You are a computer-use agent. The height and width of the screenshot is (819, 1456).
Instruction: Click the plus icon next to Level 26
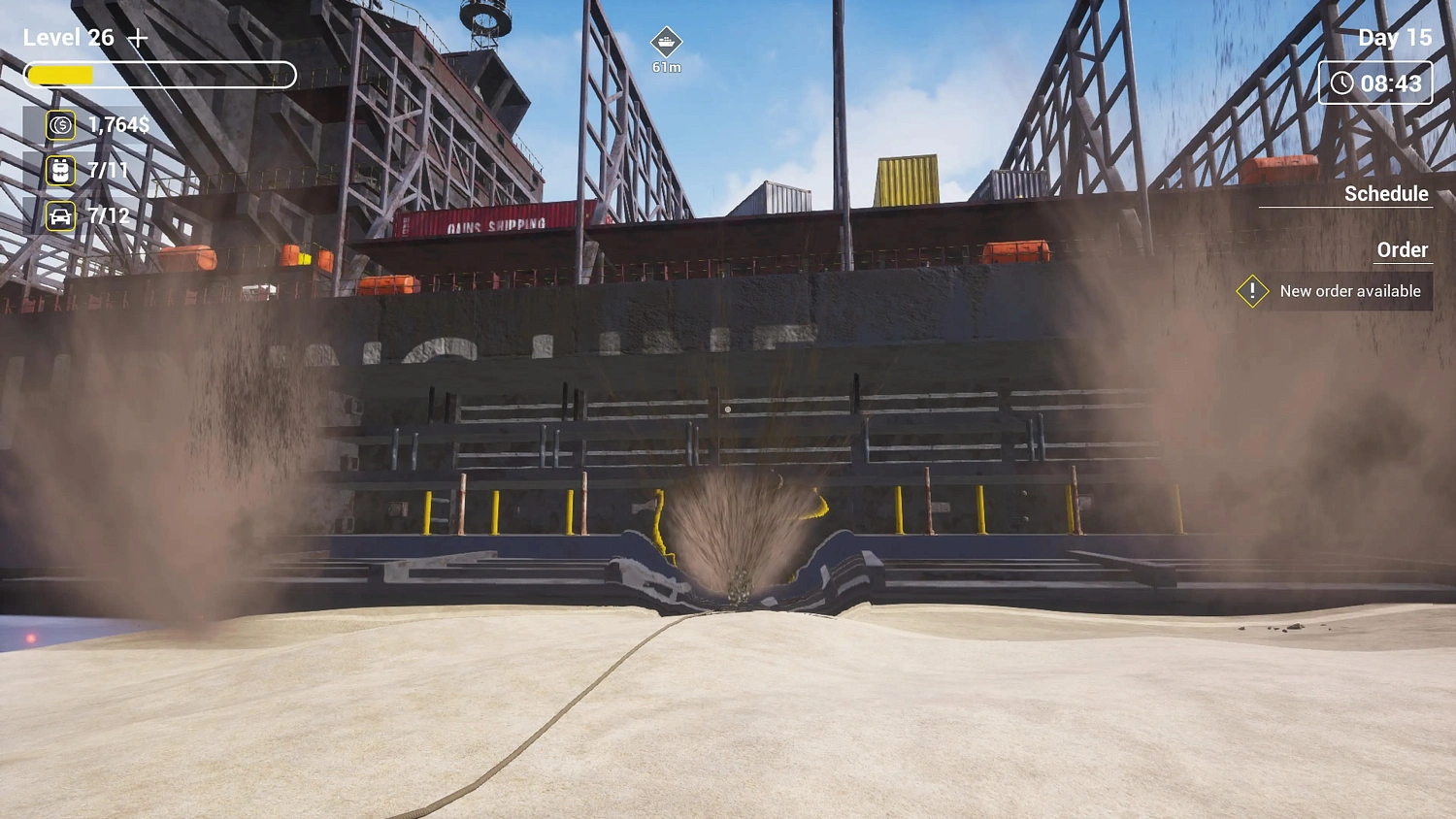pos(140,37)
